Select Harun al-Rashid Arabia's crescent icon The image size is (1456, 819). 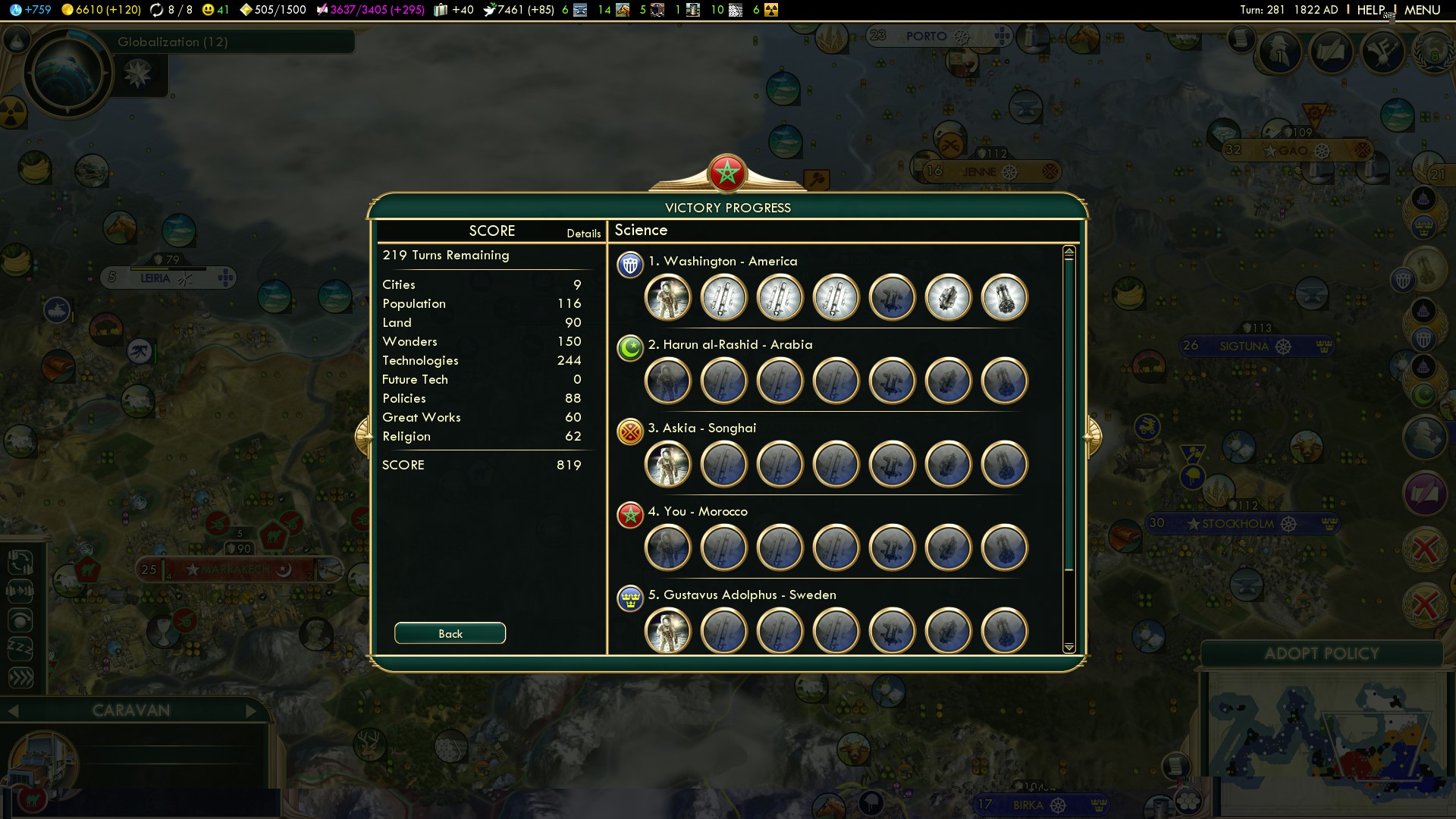point(629,348)
